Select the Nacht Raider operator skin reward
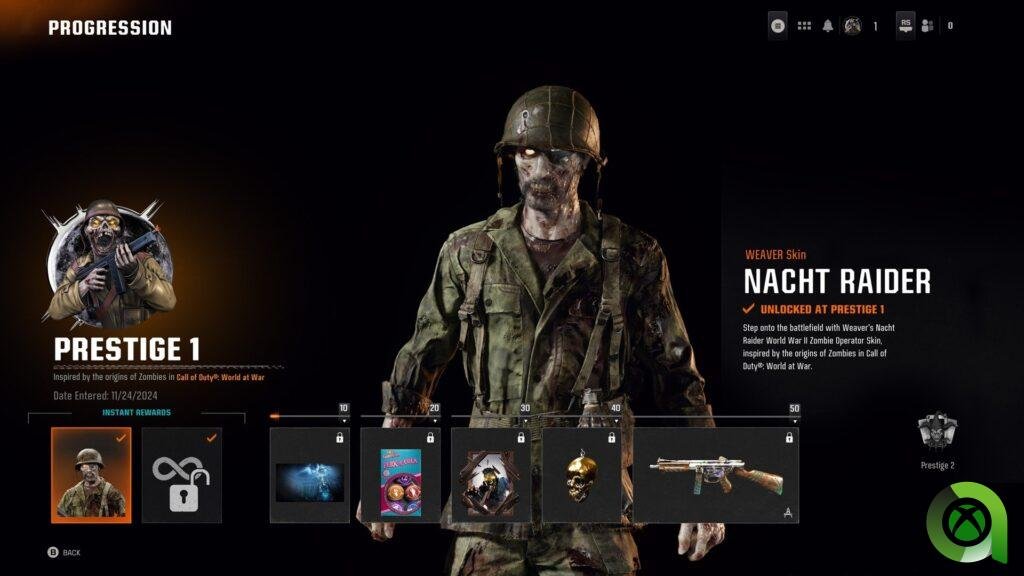The image size is (1024, 576). (x=91, y=475)
